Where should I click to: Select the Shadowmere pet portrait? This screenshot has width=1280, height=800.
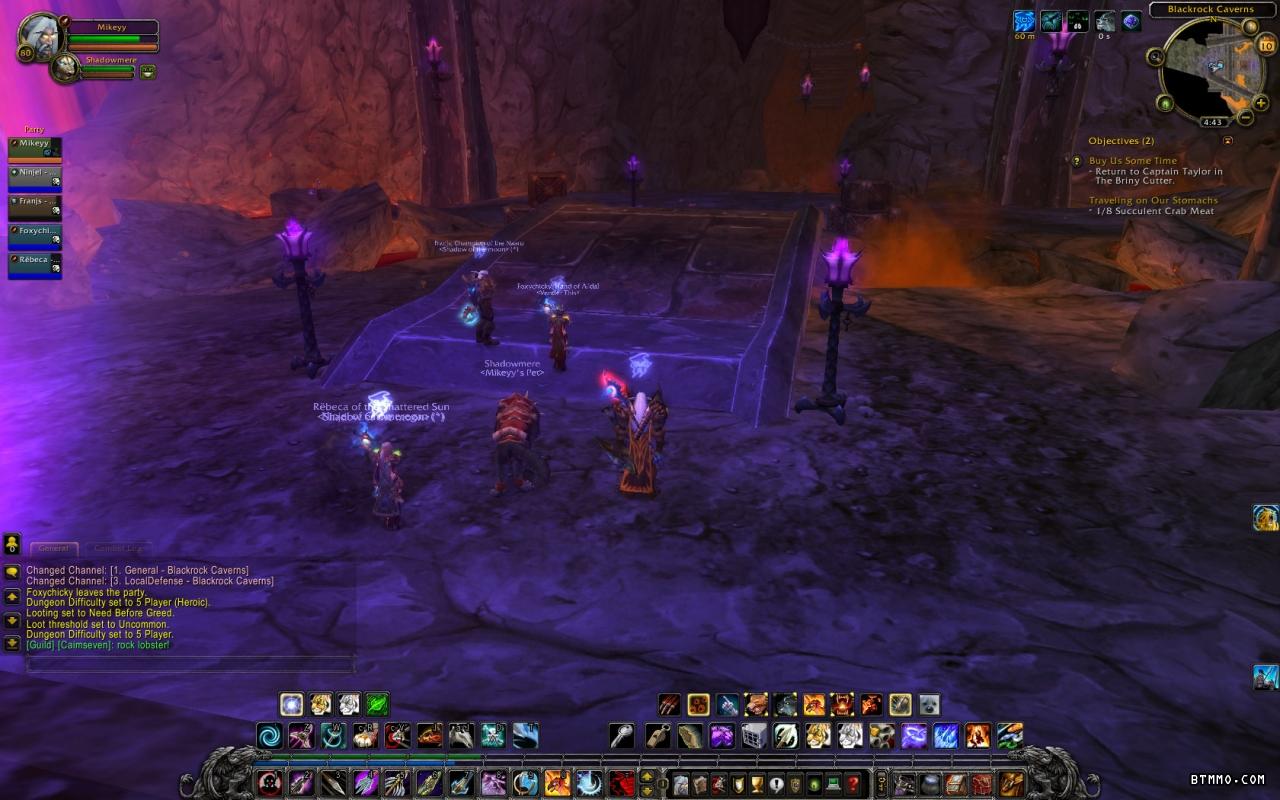64,68
